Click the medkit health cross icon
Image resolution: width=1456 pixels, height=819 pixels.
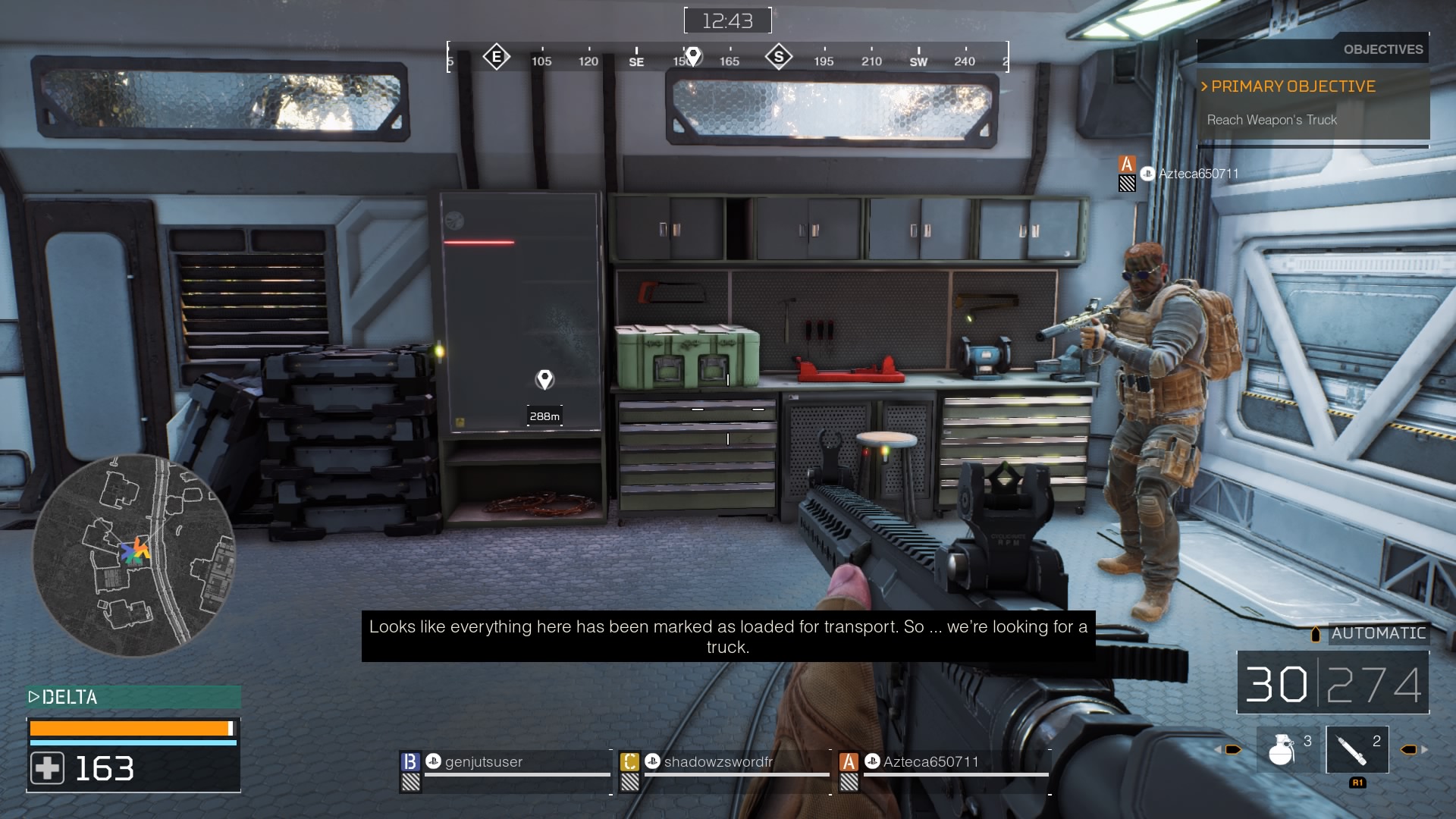tap(47, 768)
